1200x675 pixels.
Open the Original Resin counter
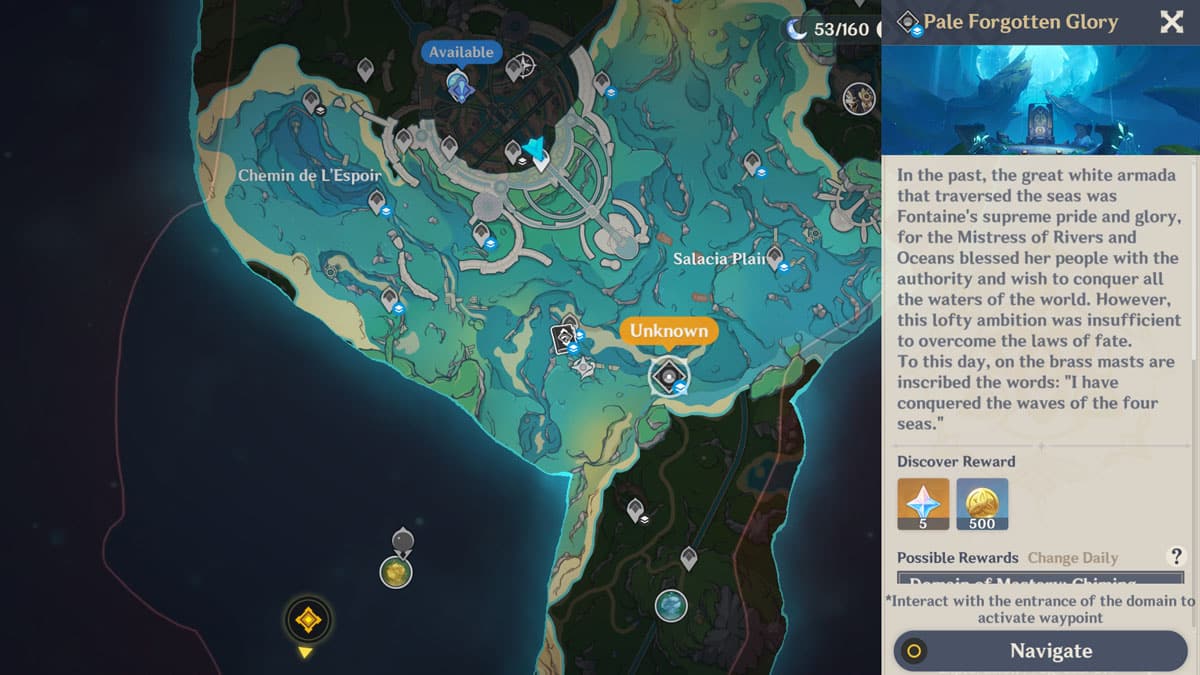830,29
